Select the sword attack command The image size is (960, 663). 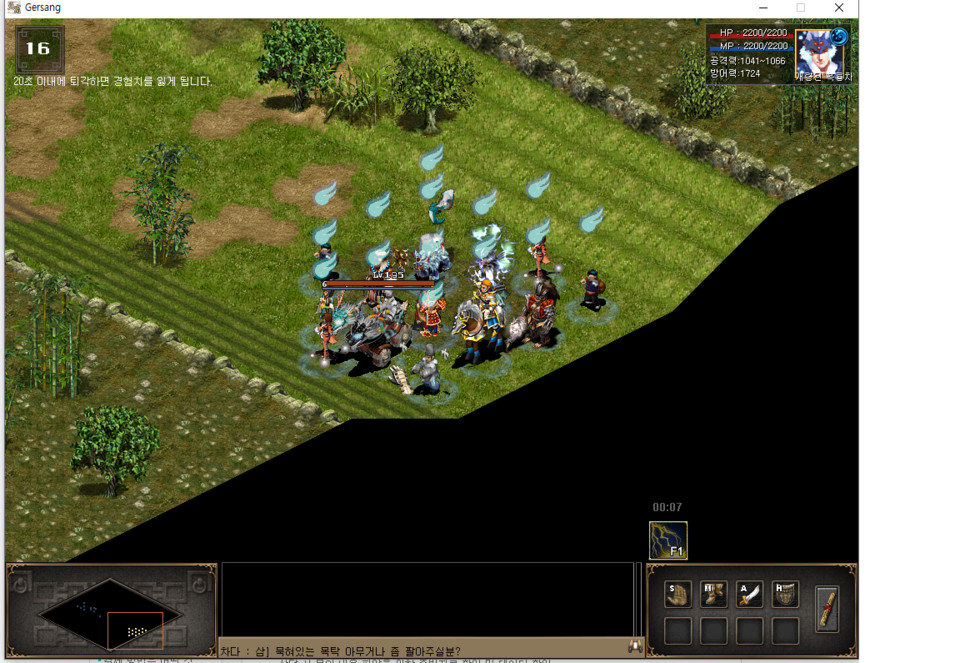pos(750,595)
